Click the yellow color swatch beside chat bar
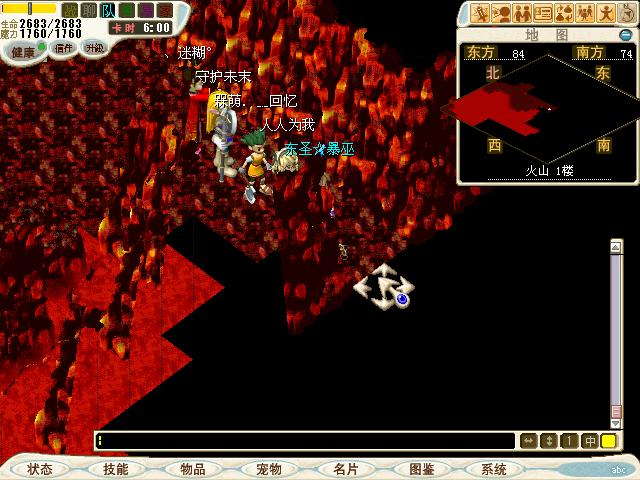This screenshot has width=640, height=480. point(608,441)
